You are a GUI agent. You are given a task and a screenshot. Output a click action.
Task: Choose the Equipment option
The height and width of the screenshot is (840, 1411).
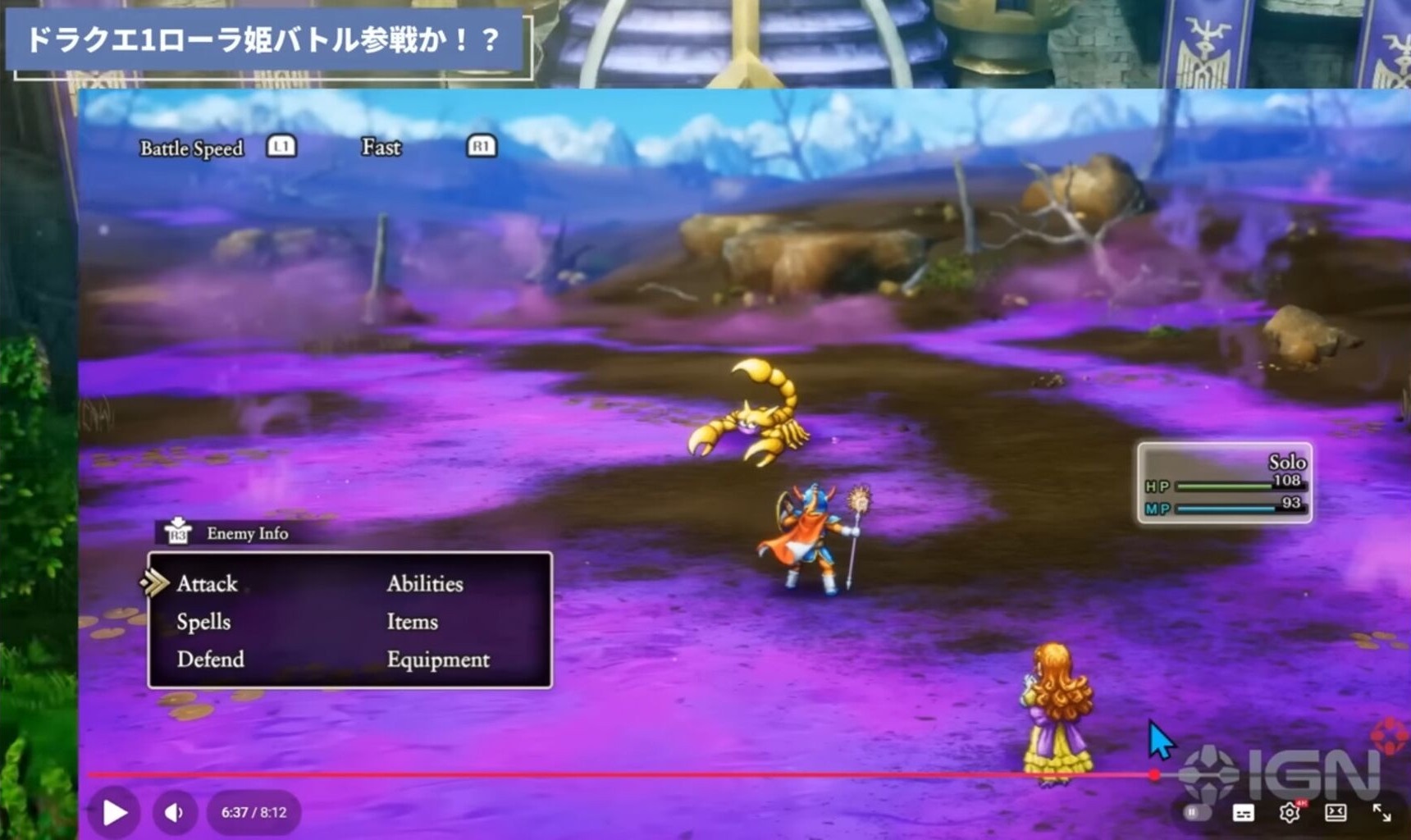(x=438, y=660)
